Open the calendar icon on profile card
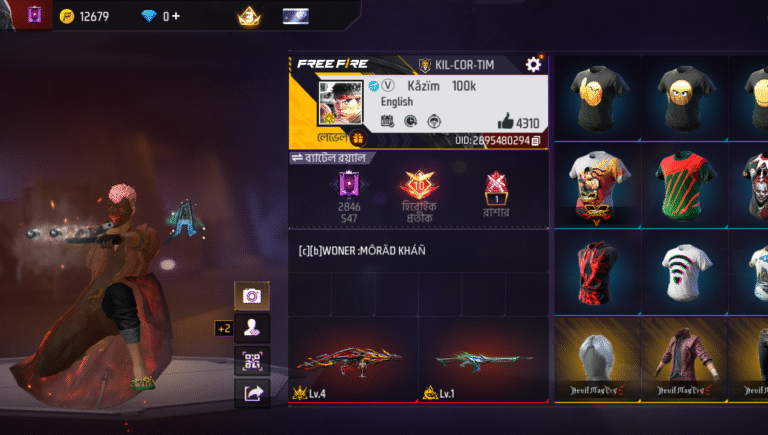The height and width of the screenshot is (435, 768). coord(388,121)
